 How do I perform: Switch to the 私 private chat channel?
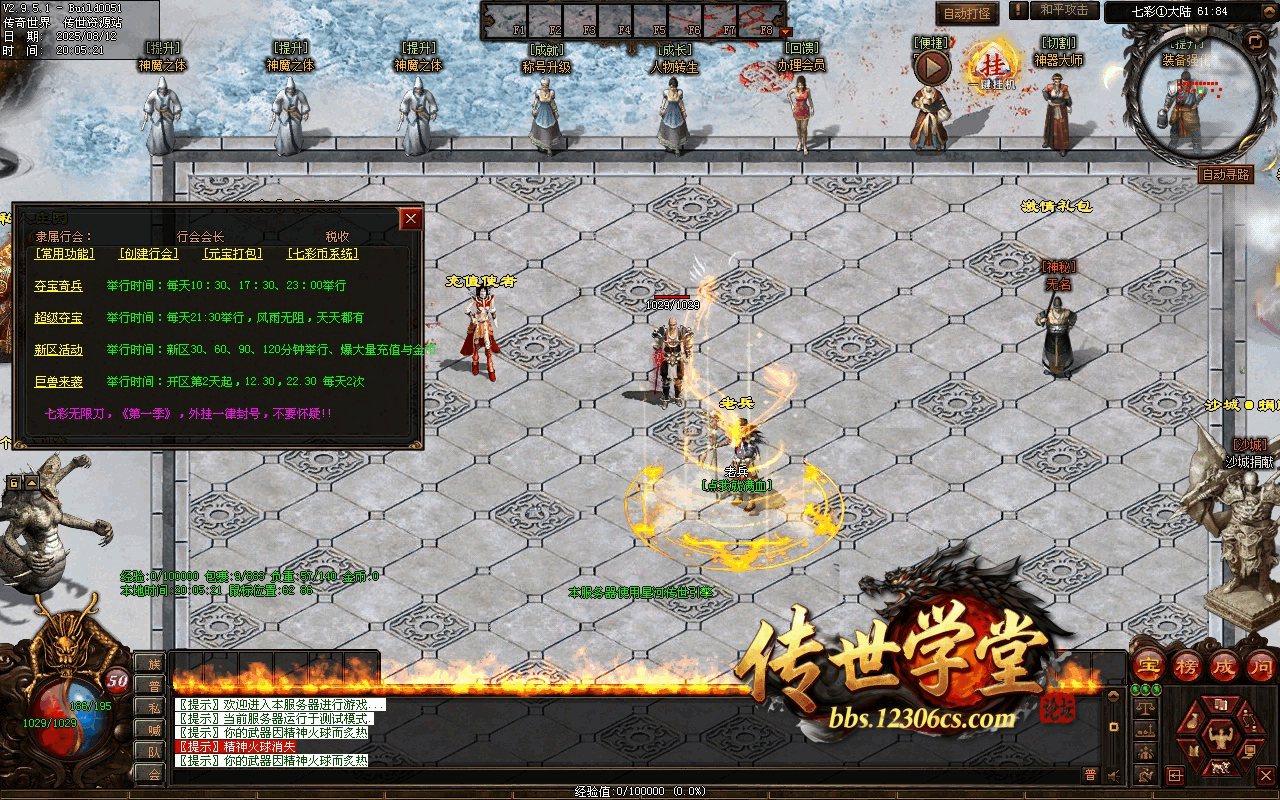[153, 707]
